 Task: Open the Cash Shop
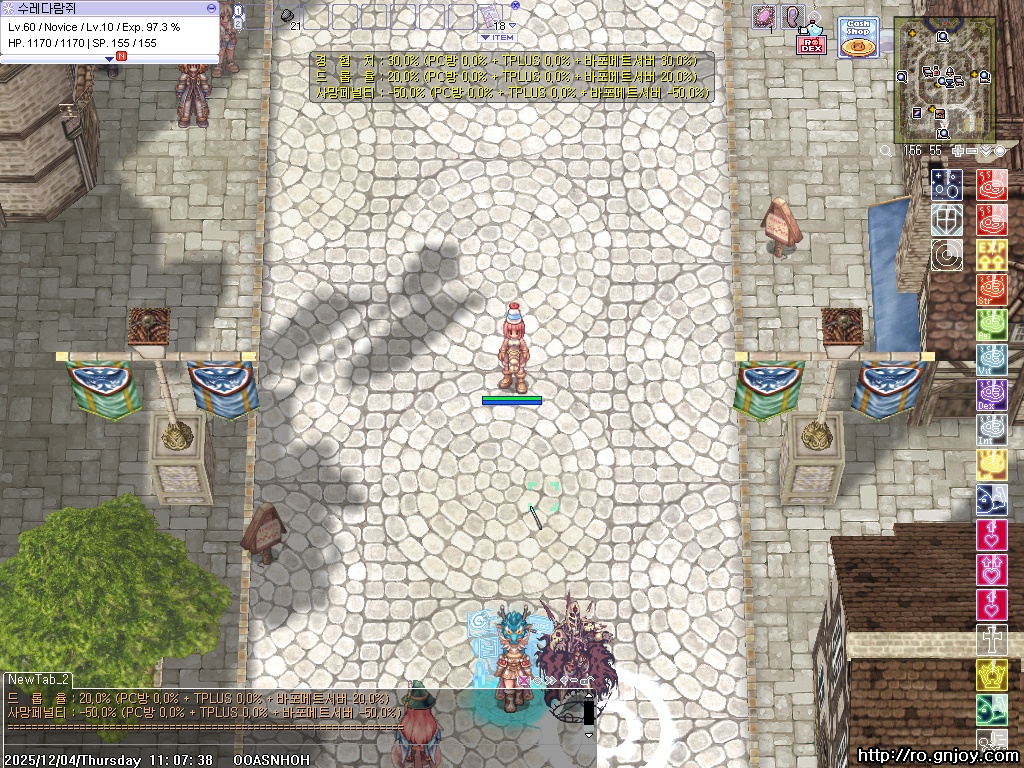click(857, 38)
